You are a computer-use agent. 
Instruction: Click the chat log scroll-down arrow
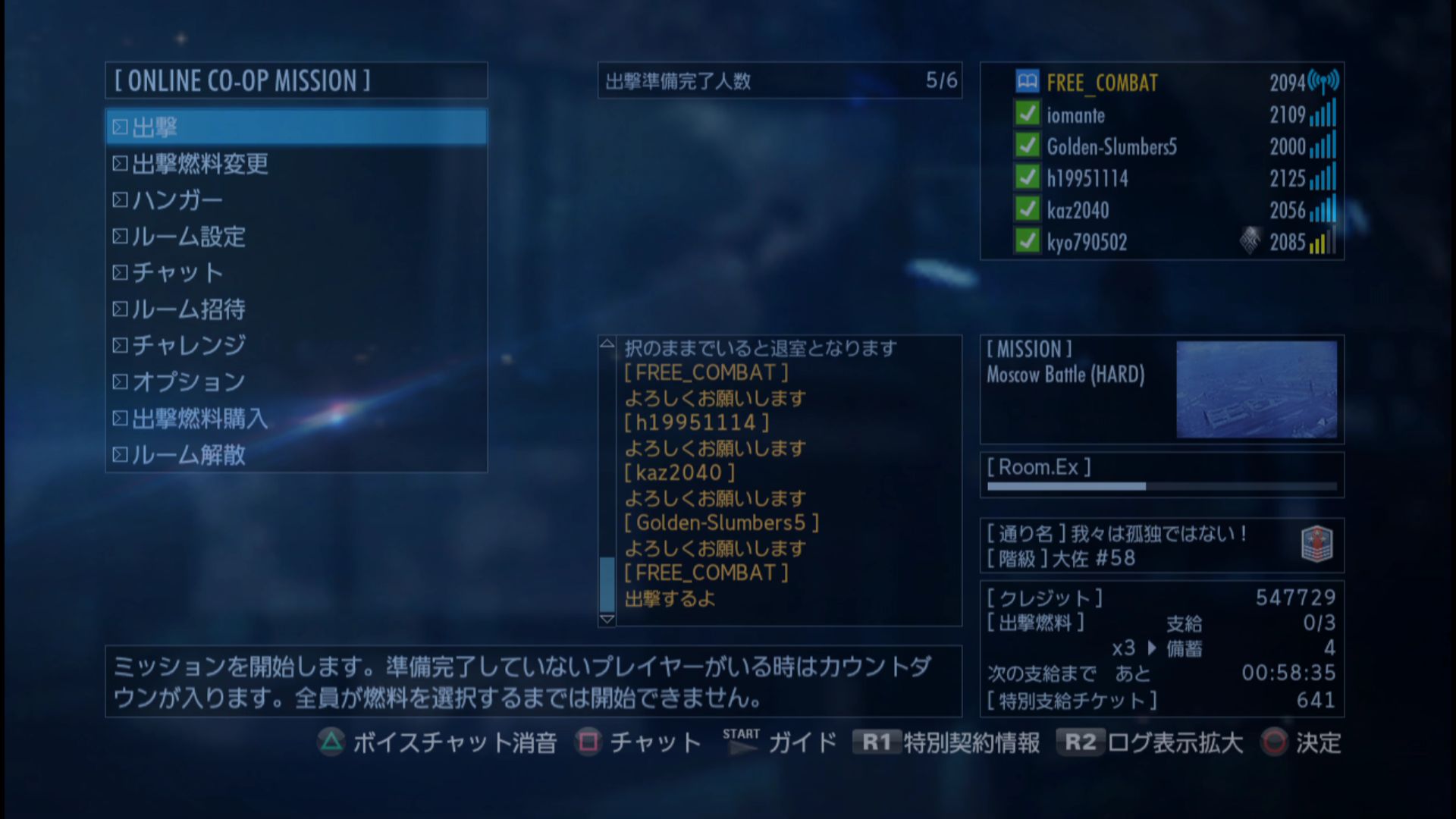(607, 619)
